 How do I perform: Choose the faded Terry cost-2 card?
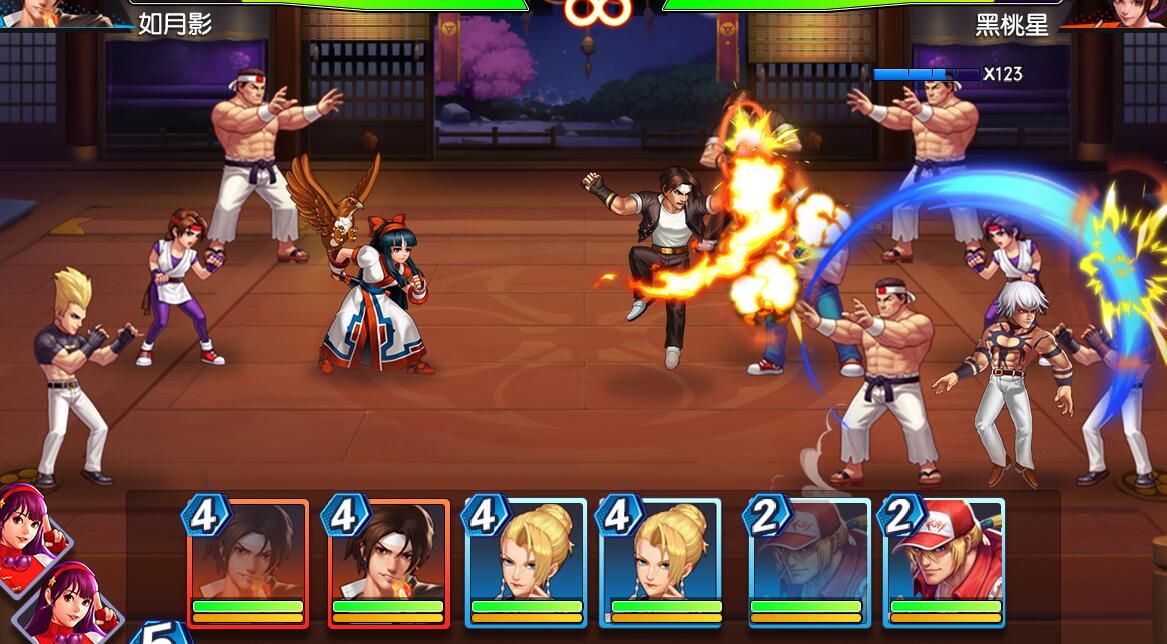pyautogui.click(x=808, y=562)
